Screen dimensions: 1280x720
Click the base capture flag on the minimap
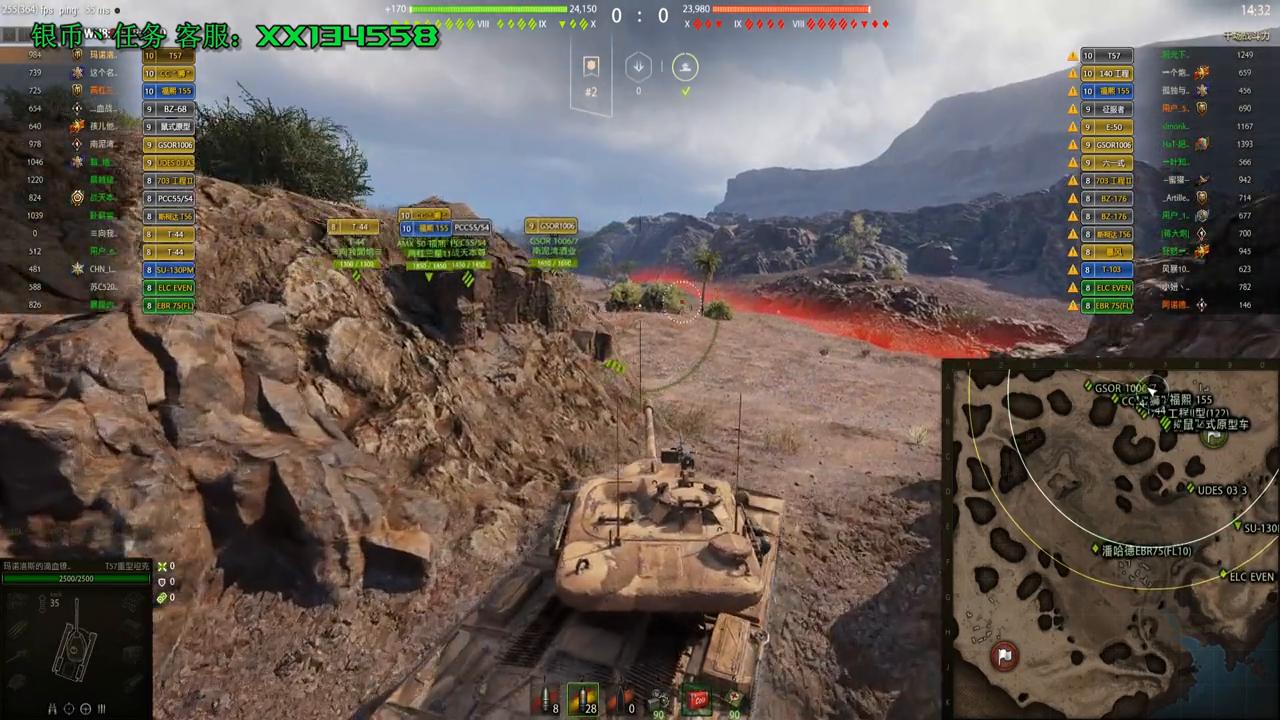(x=1004, y=655)
